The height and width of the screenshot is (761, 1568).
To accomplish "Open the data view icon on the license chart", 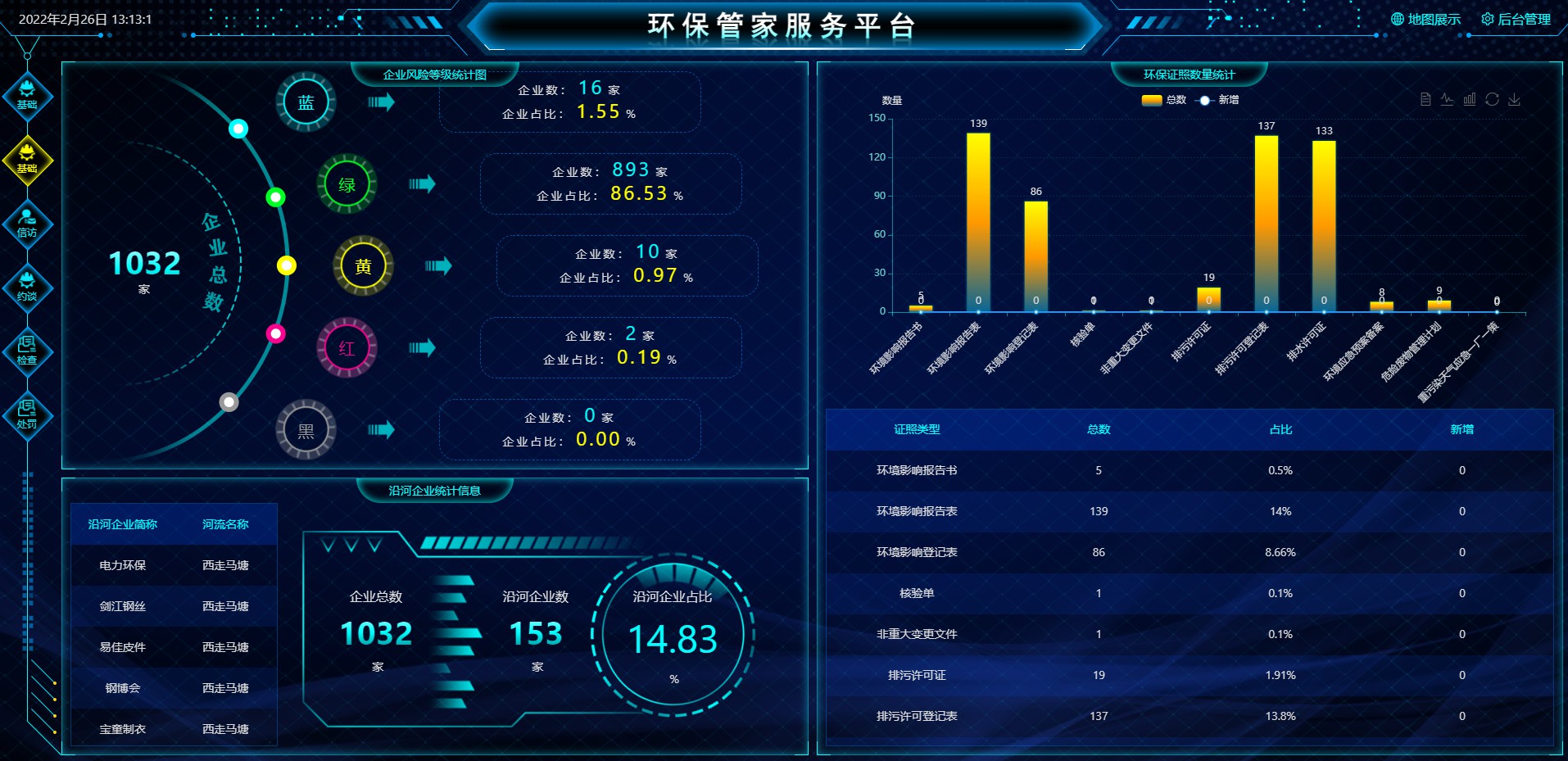I will coord(1425,99).
